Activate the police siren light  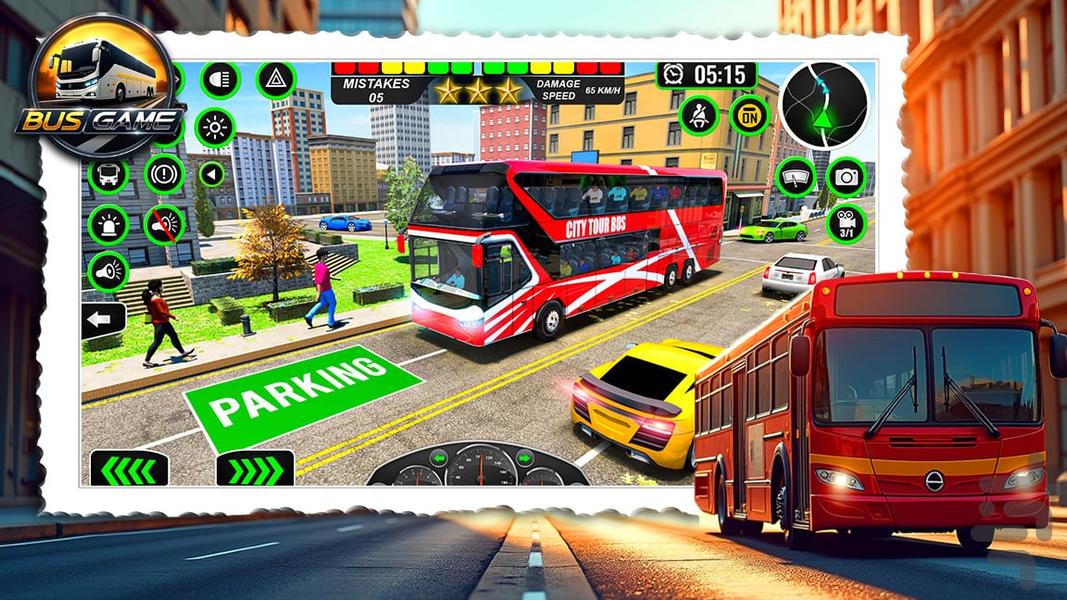click(108, 224)
